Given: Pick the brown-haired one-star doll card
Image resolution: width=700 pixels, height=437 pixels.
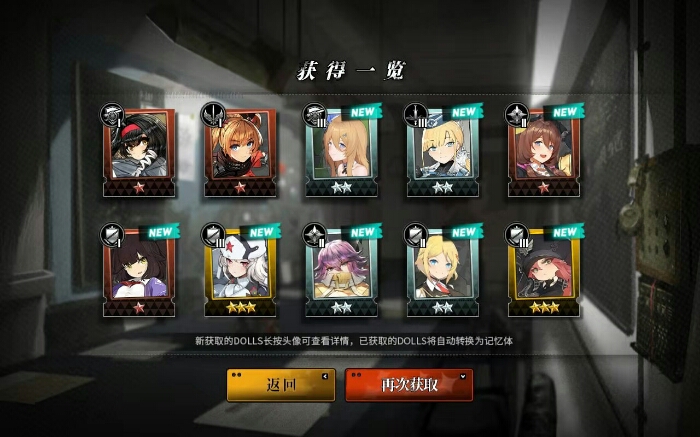Looking at the screenshot, I should pos(545,152).
